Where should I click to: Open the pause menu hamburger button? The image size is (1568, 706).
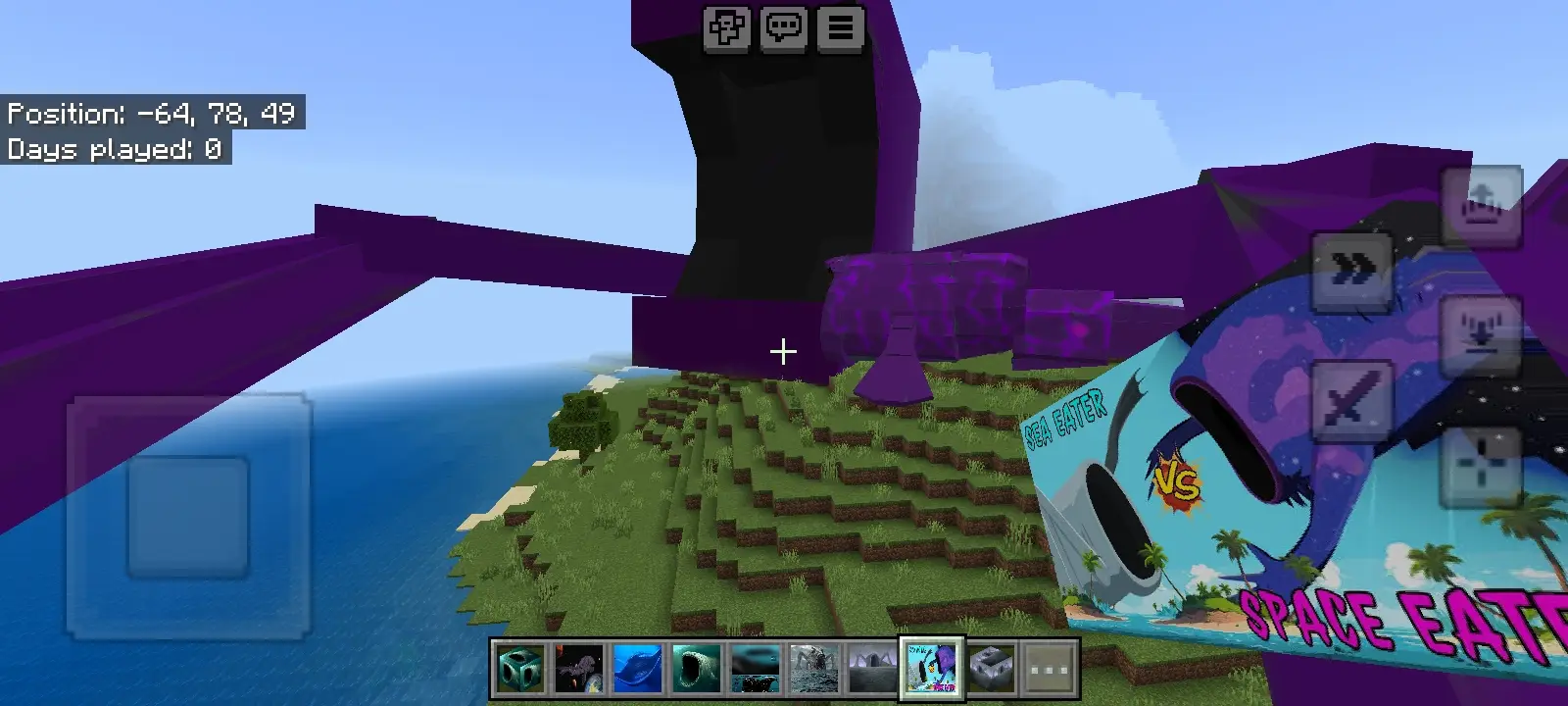point(841,28)
